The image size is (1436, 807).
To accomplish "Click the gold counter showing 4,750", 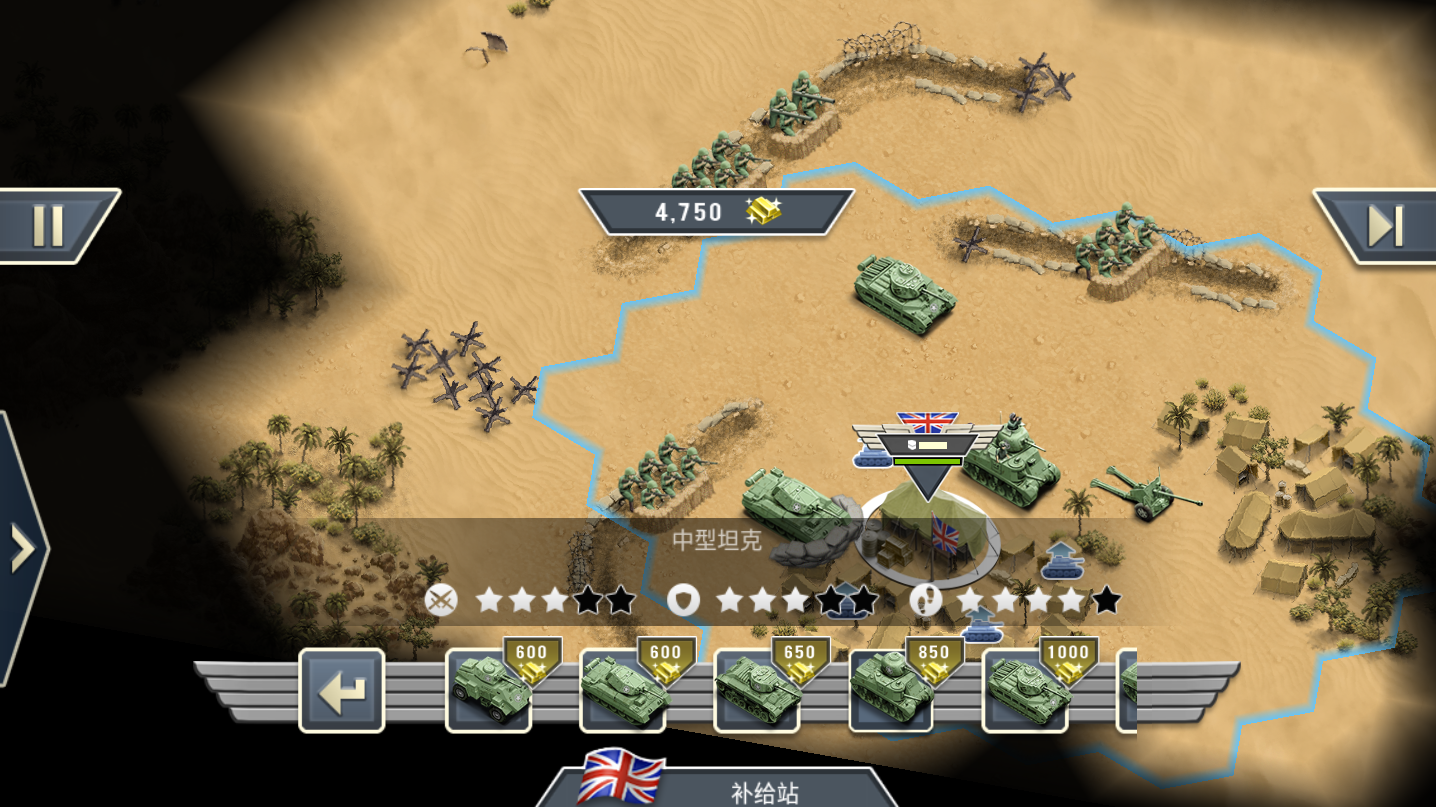I will pos(718,211).
